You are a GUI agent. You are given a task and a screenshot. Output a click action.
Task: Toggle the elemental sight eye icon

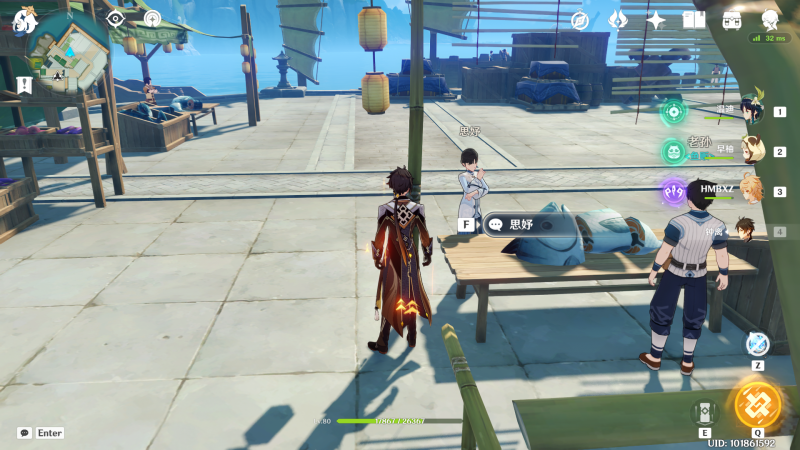pyautogui.click(x=116, y=18)
